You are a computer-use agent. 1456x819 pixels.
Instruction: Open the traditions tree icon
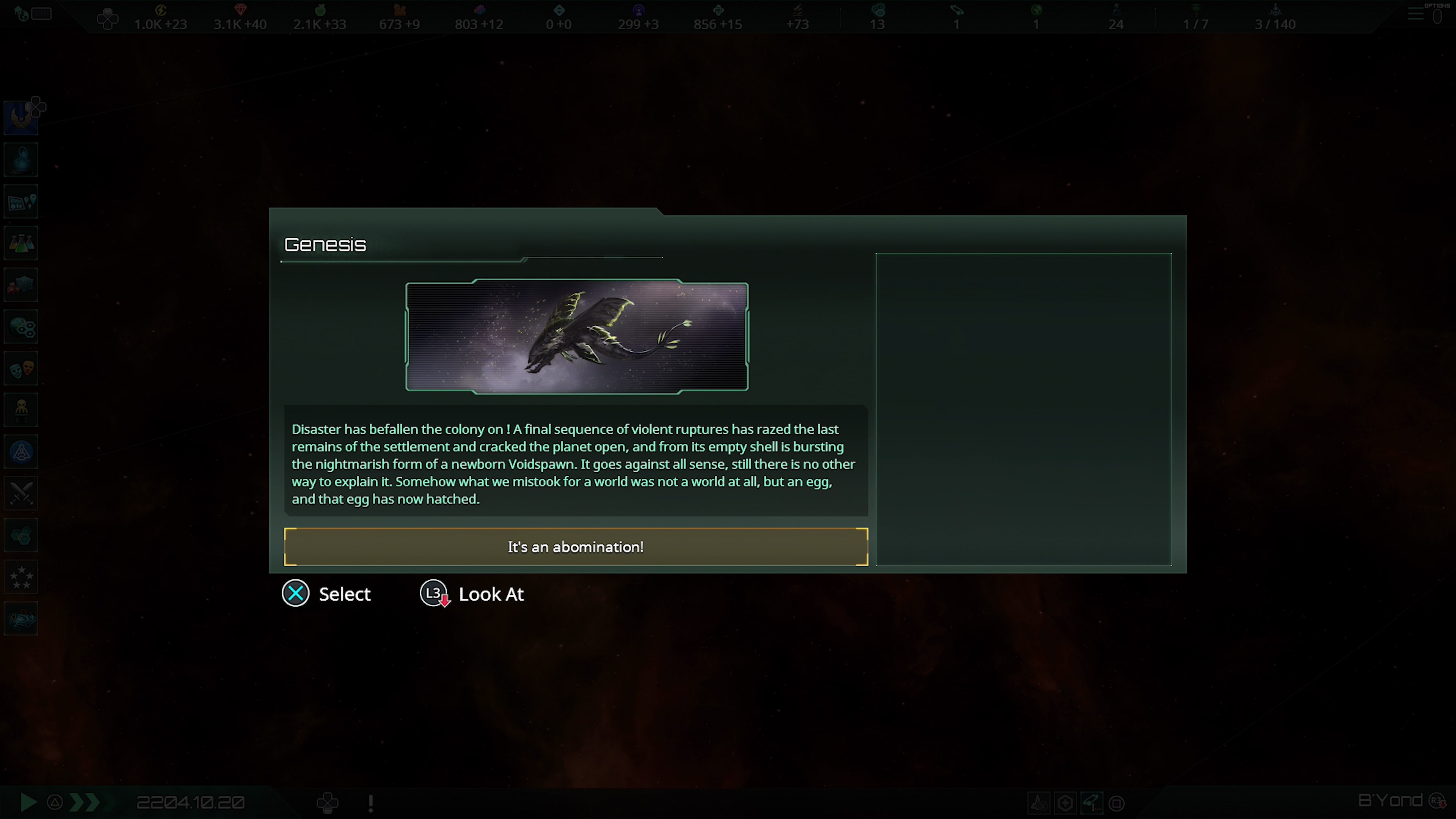(21, 452)
